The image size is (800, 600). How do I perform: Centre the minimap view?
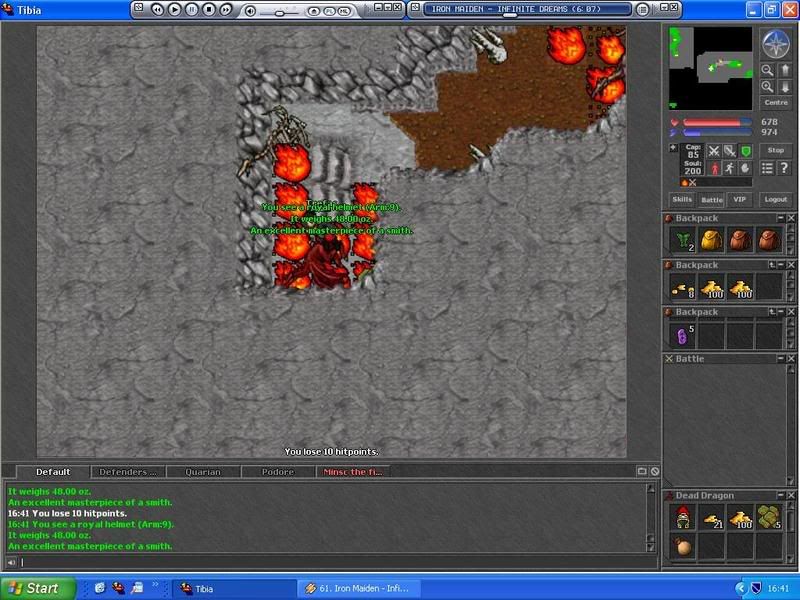coord(775,102)
